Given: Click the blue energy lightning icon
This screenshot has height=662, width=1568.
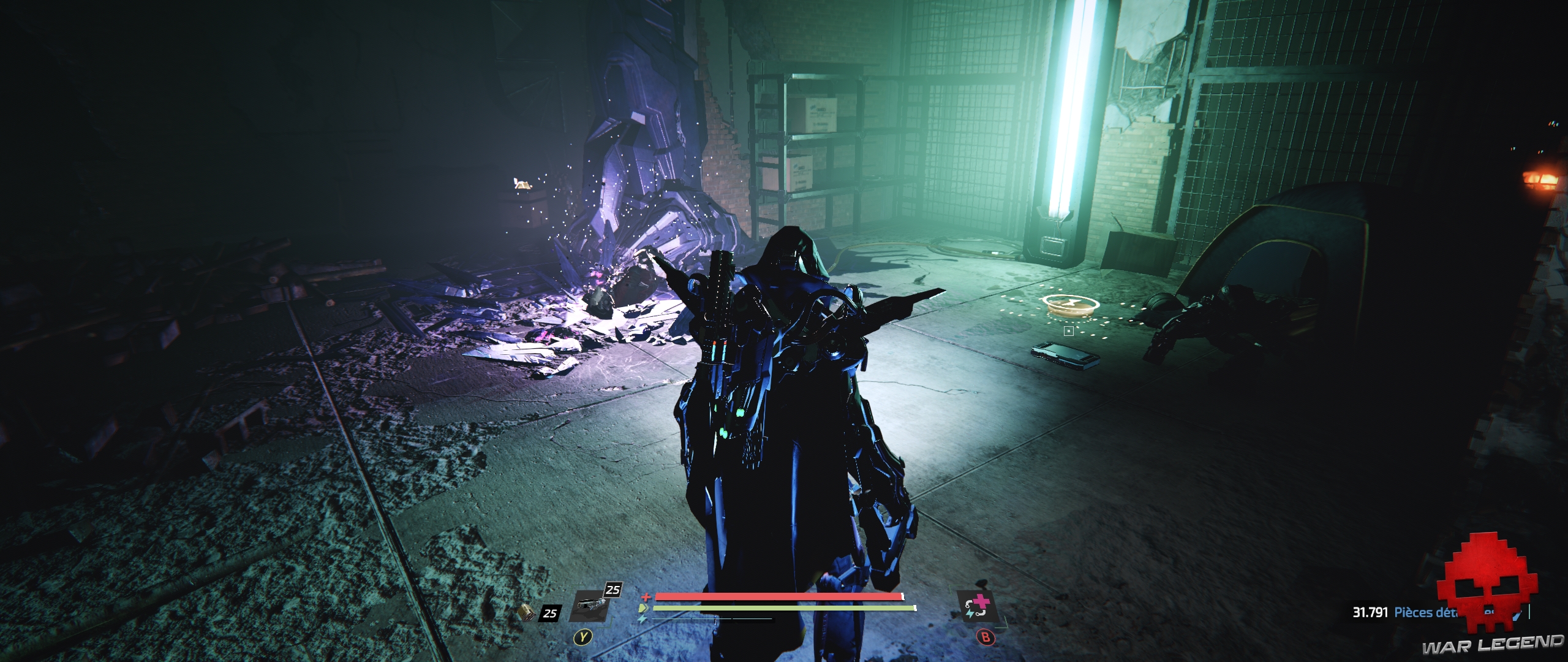Looking at the screenshot, I should point(643,620).
